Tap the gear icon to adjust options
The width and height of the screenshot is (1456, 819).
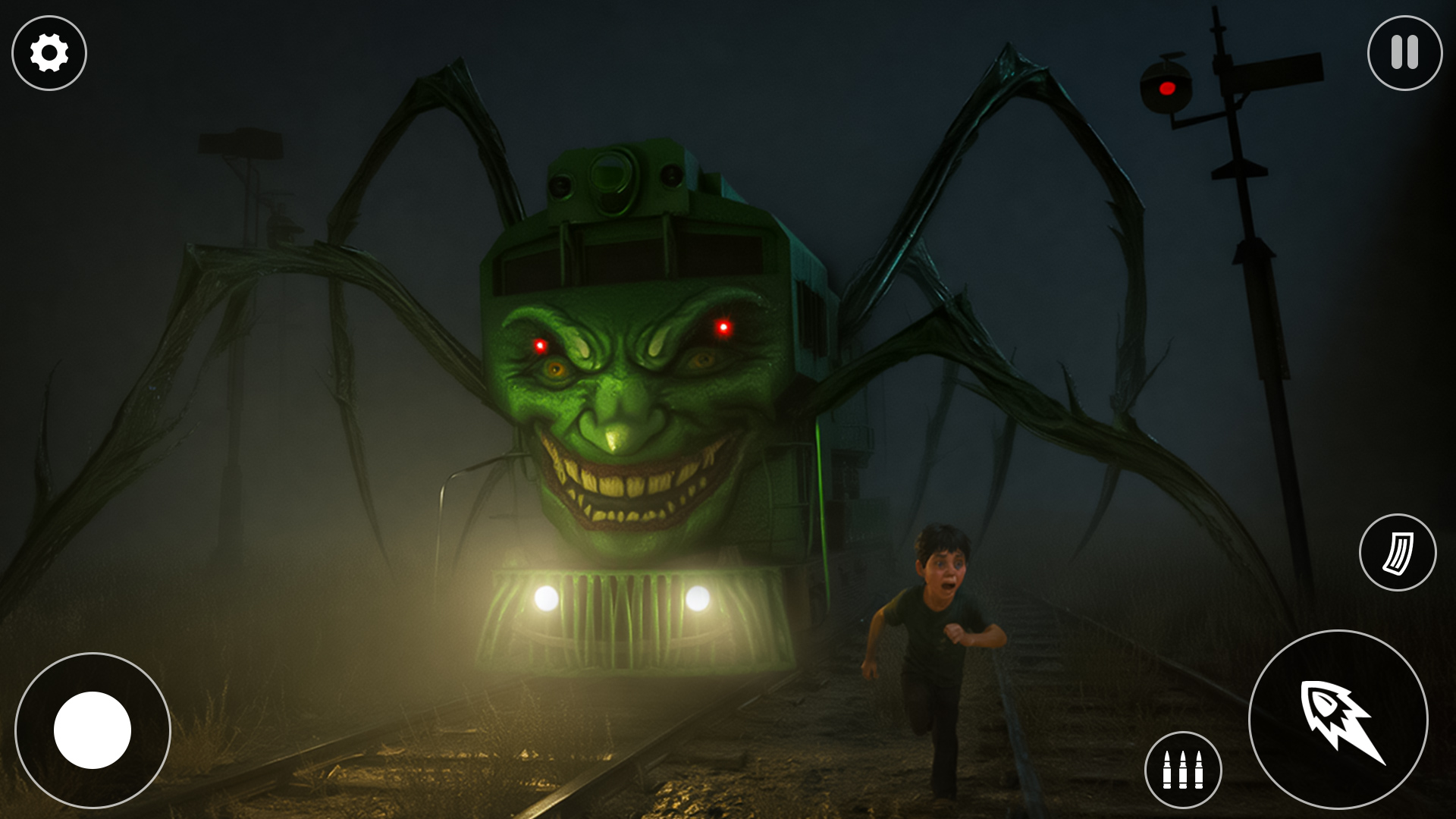pos(48,52)
